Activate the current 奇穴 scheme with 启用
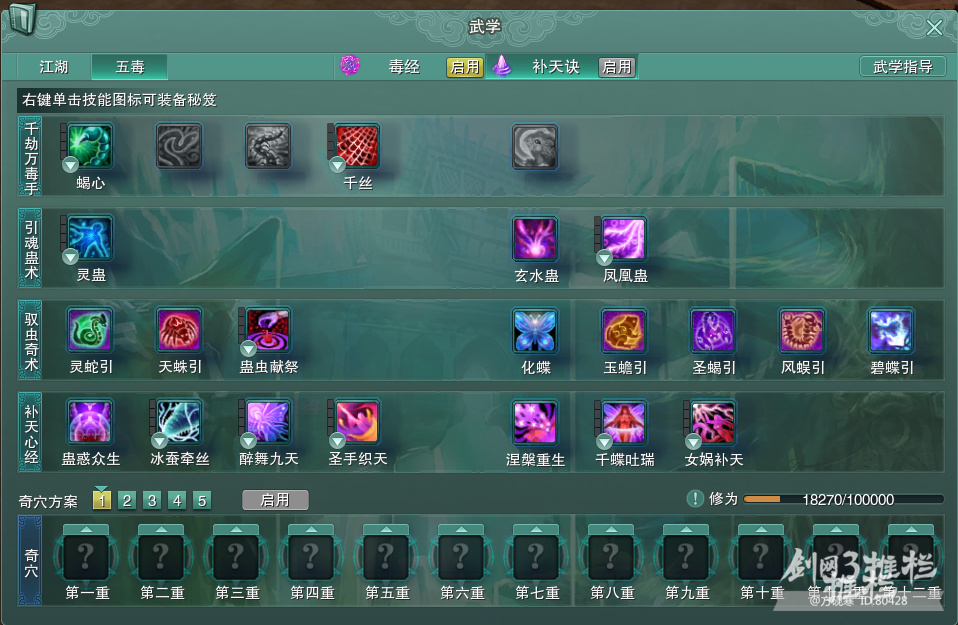Image resolution: width=958 pixels, height=625 pixels. tap(275, 500)
